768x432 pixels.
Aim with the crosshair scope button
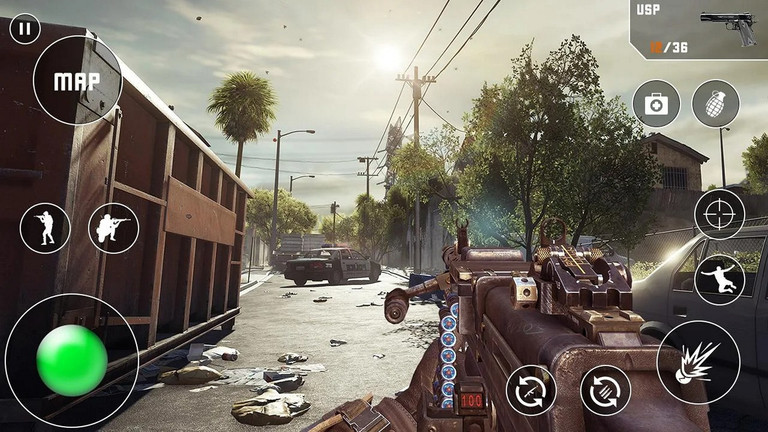coord(720,214)
